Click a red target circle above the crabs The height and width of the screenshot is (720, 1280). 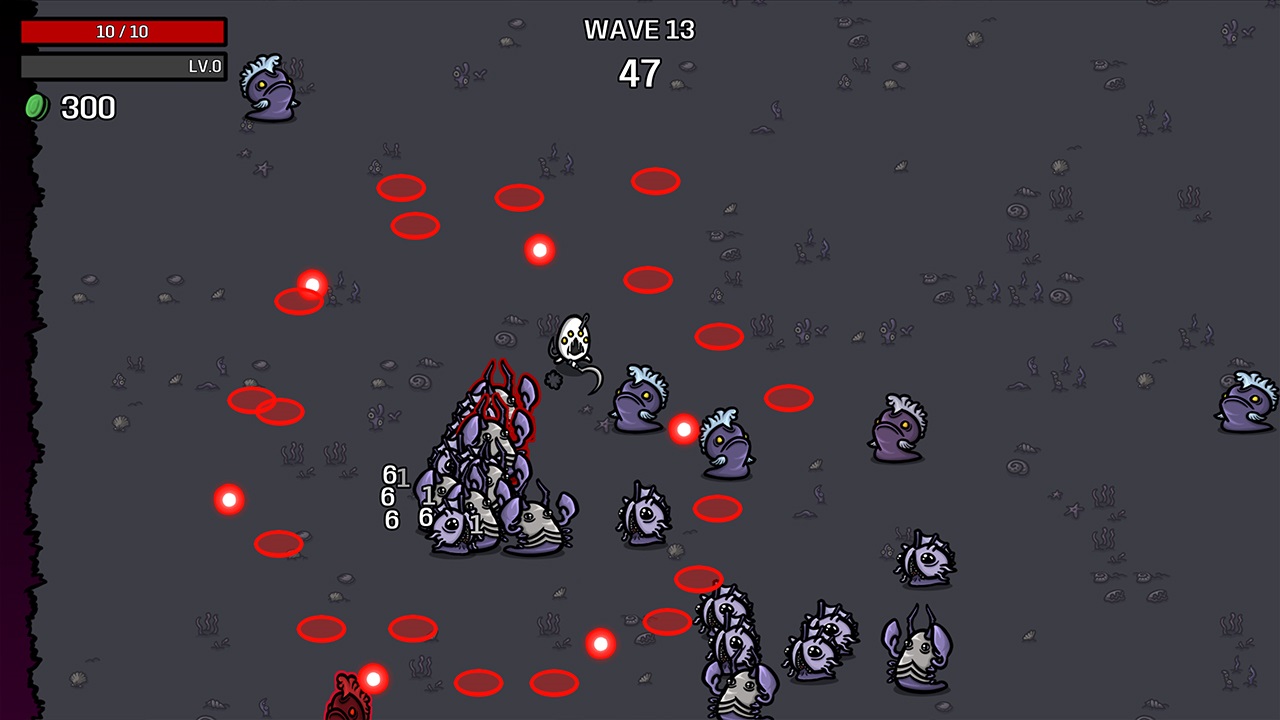tap(519, 197)
